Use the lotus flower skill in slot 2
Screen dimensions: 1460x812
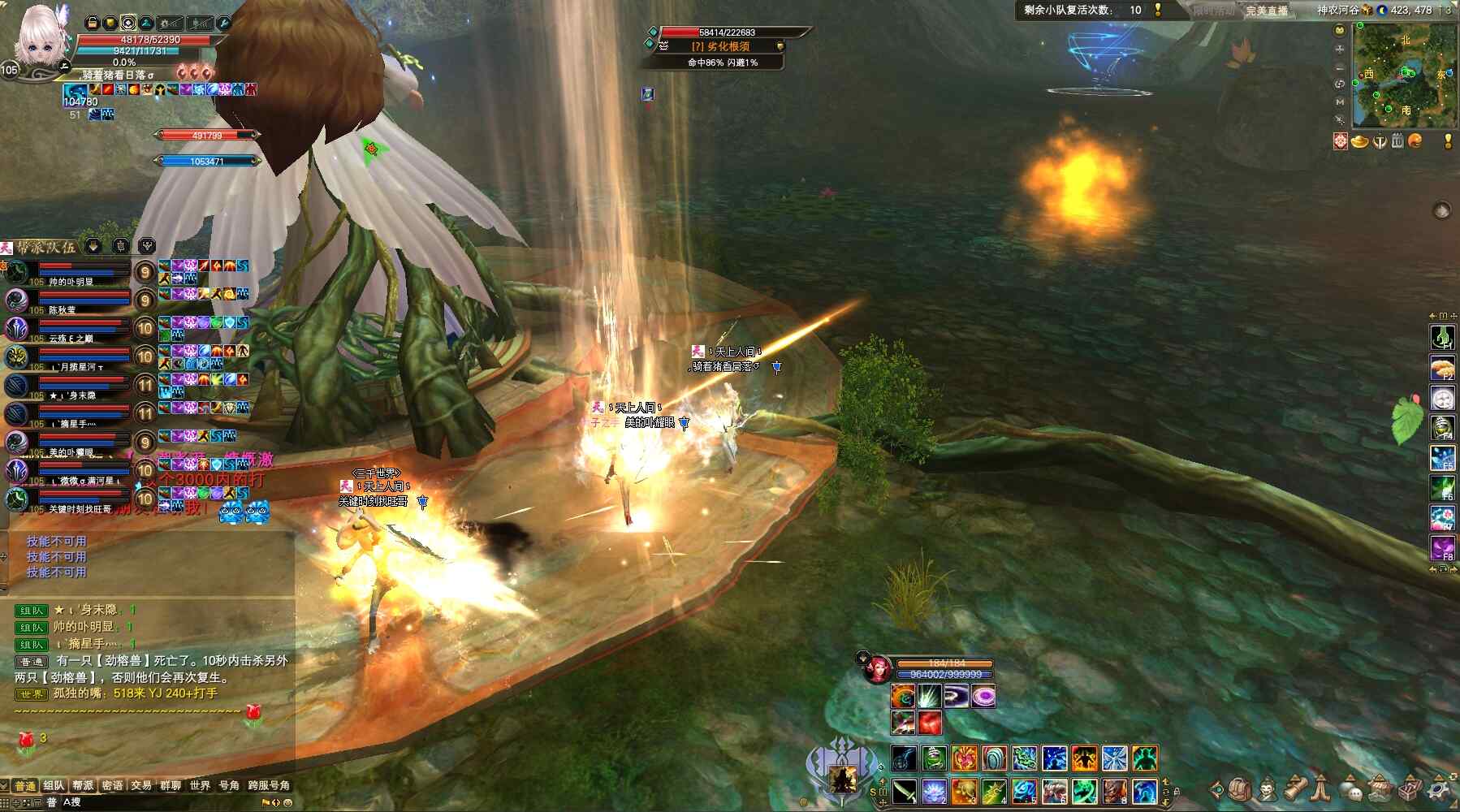[934, 791]
